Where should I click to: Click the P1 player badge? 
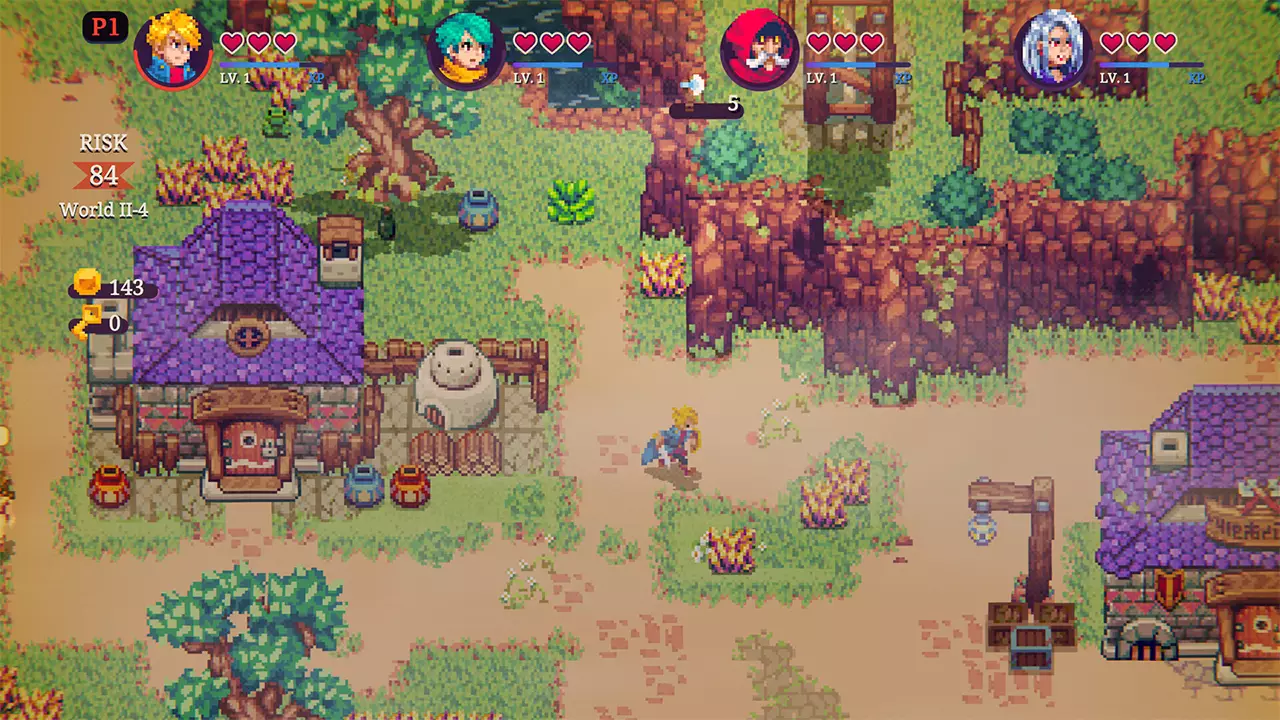click(x=105, y=27)
